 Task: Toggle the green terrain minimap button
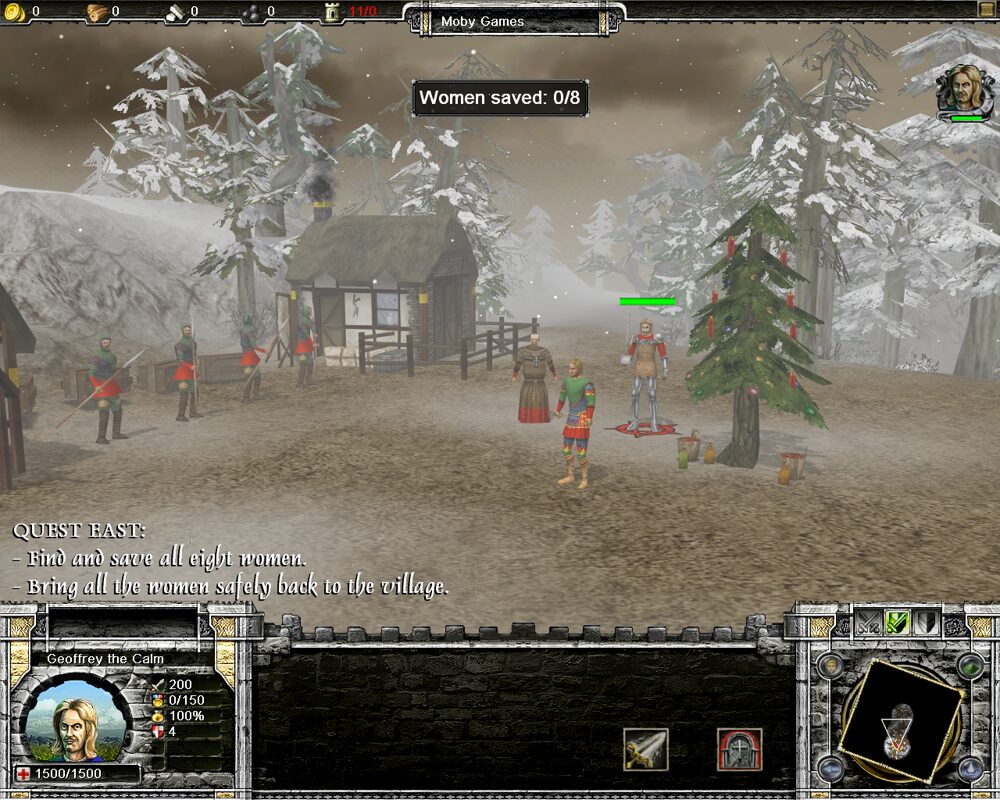pos(969,665)
